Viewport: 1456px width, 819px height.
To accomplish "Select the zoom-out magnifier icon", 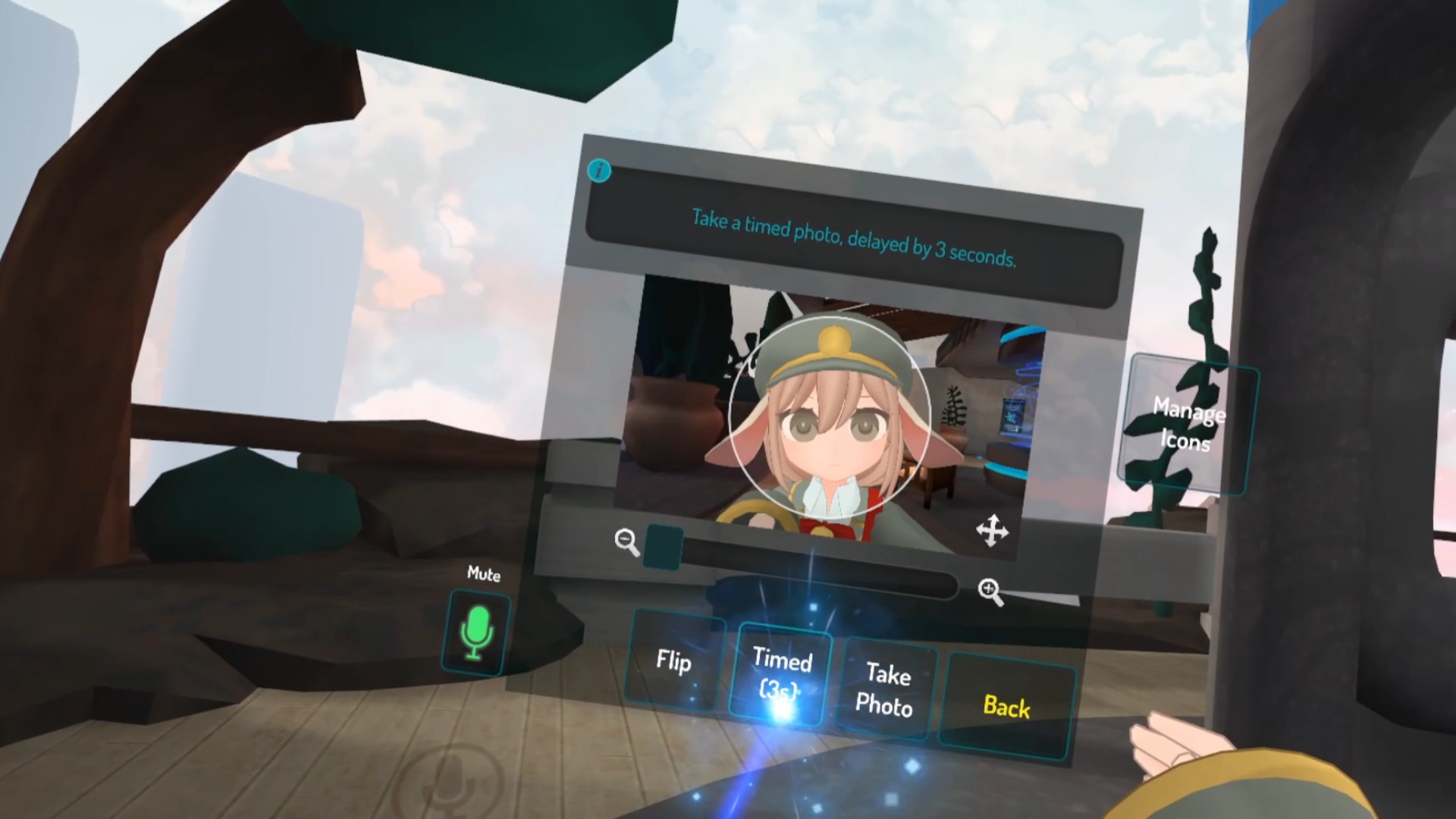I will coord(625,540).
